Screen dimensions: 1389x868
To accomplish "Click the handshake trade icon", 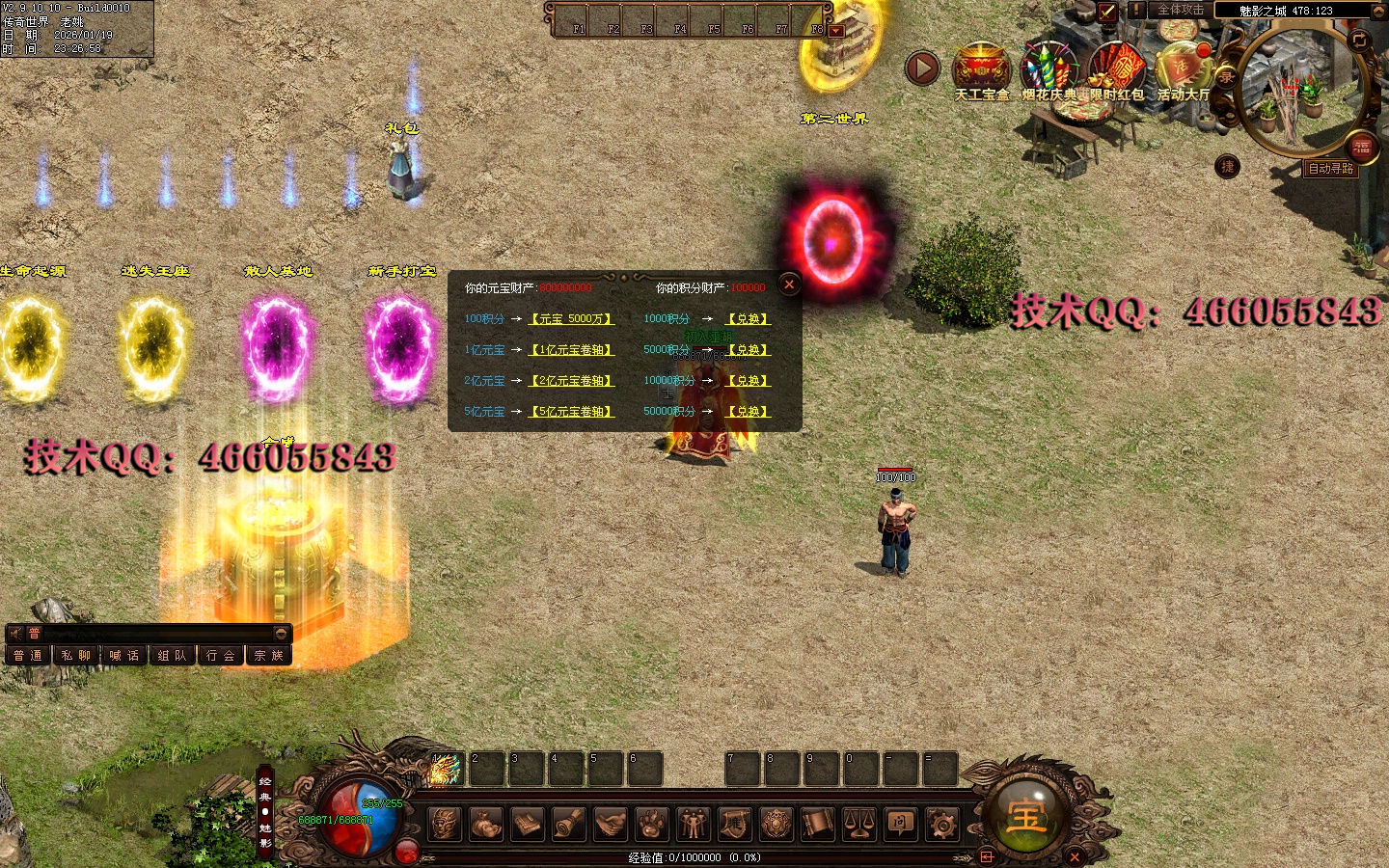I will [610, 825].
